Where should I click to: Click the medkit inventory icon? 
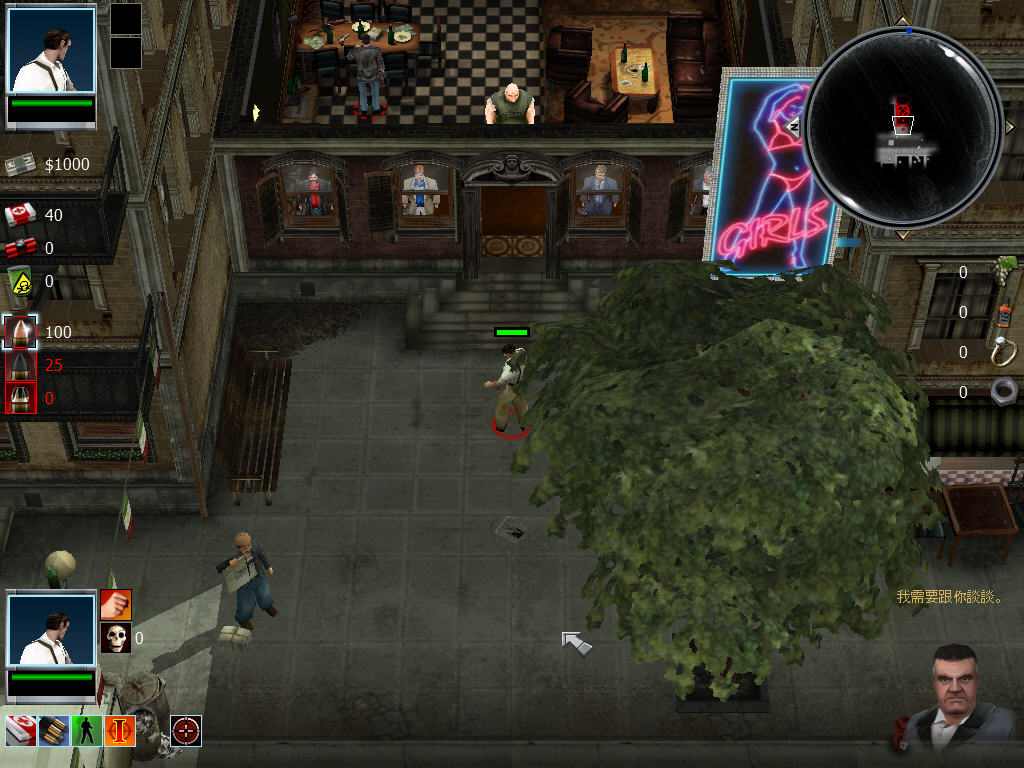coord(20,215)
